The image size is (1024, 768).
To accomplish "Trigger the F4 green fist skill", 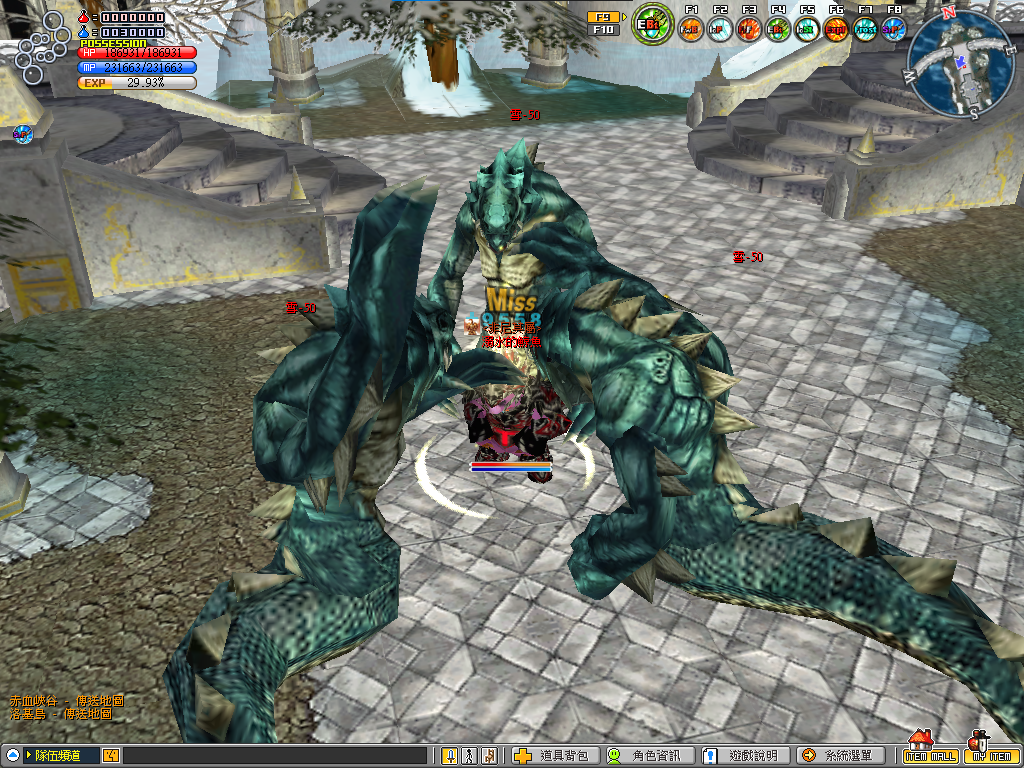I will coord(778,28).
